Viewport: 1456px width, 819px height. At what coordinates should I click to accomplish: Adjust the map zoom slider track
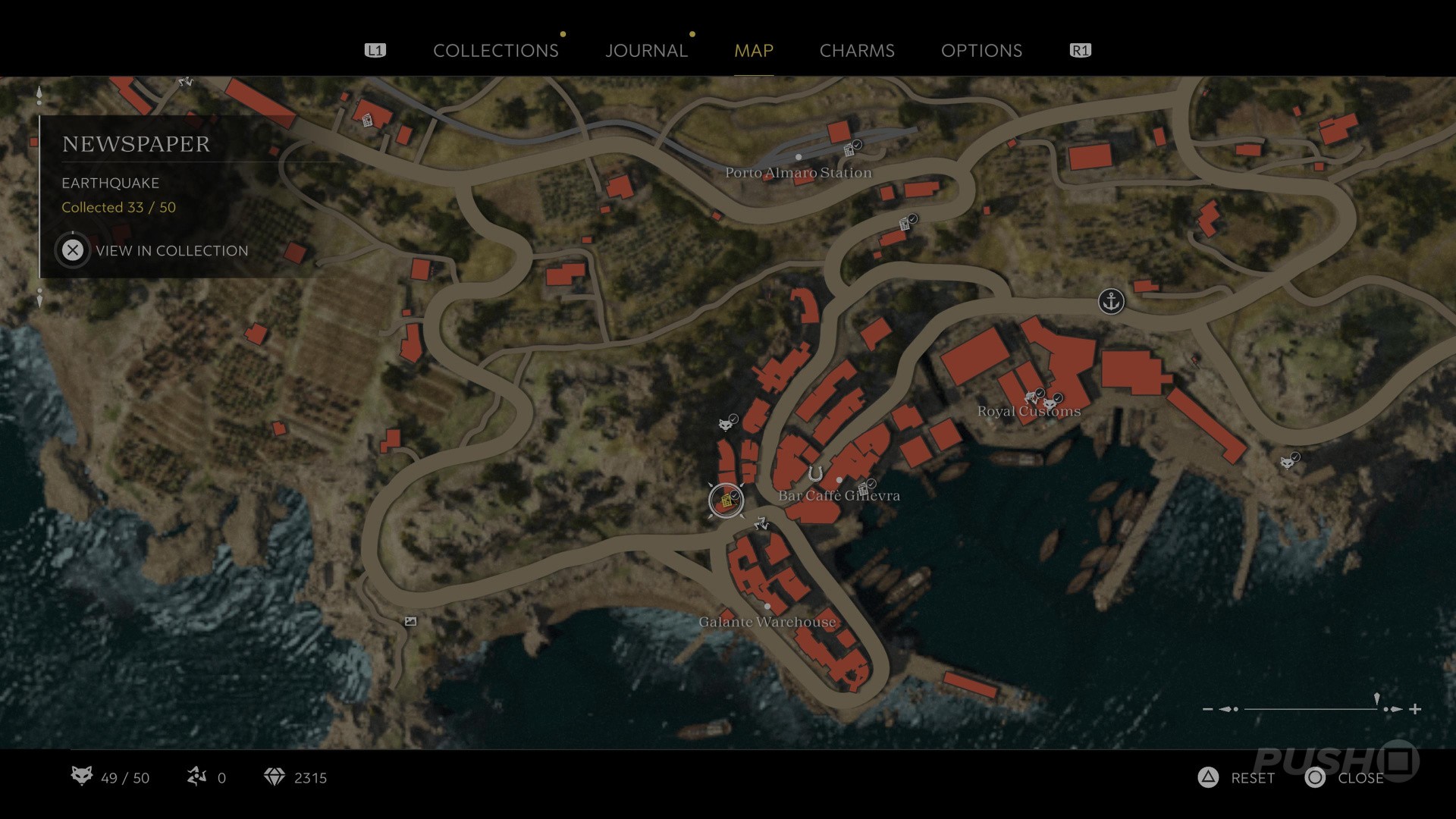pos(1310,709)
